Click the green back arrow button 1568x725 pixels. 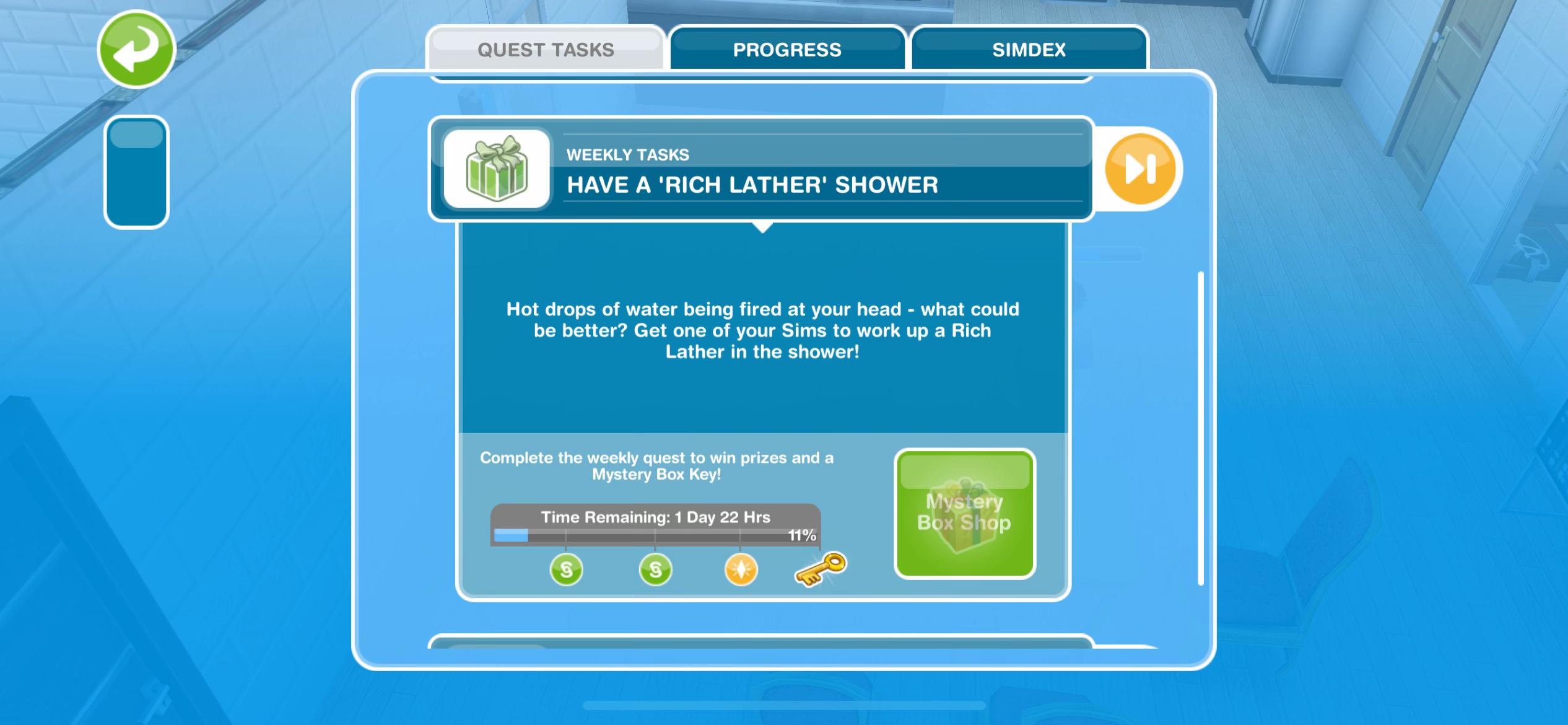[136, 49]
